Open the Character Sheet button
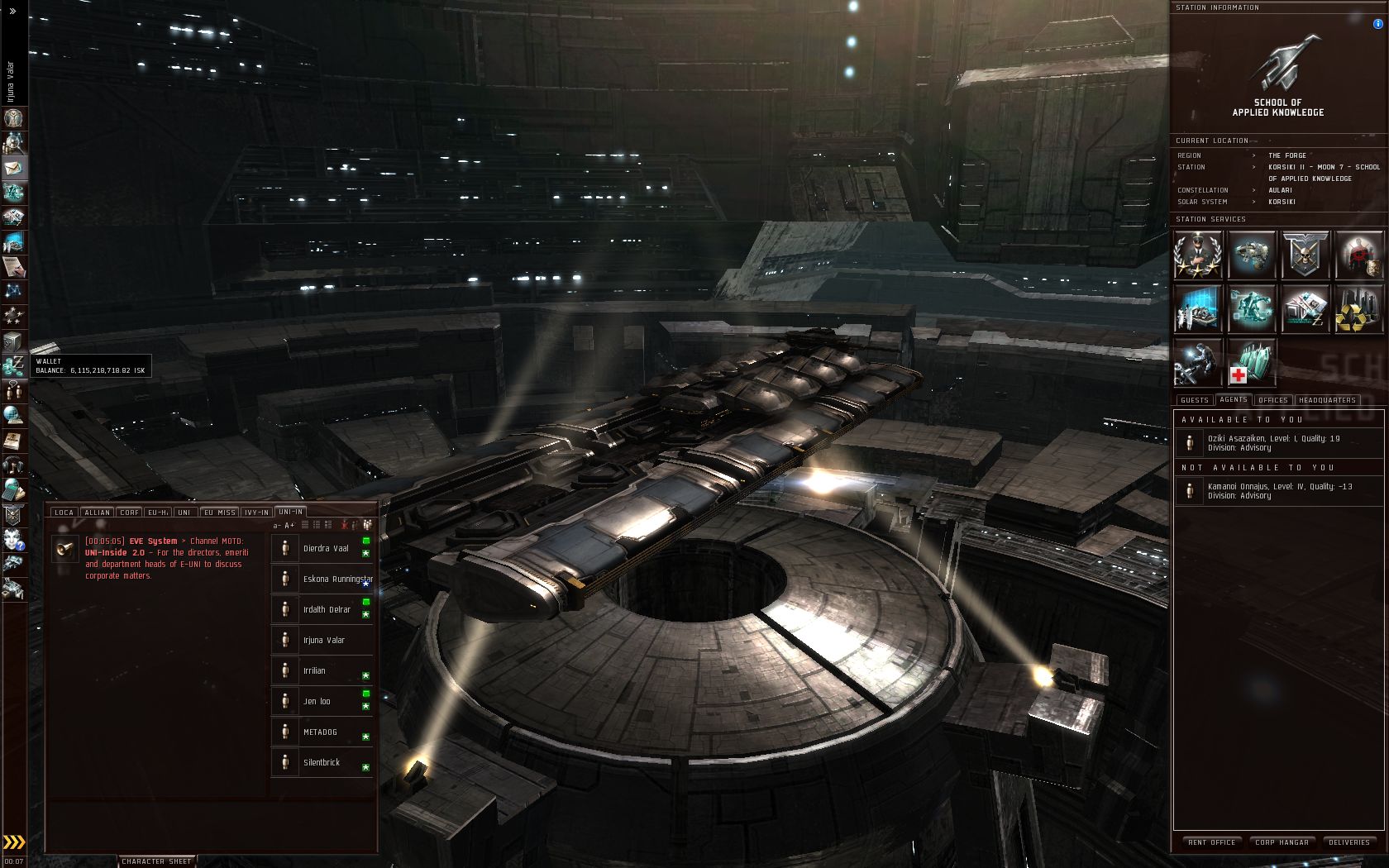Image resolution: width=1389 pixels, height=868 pixels. [x=155, y=861]
